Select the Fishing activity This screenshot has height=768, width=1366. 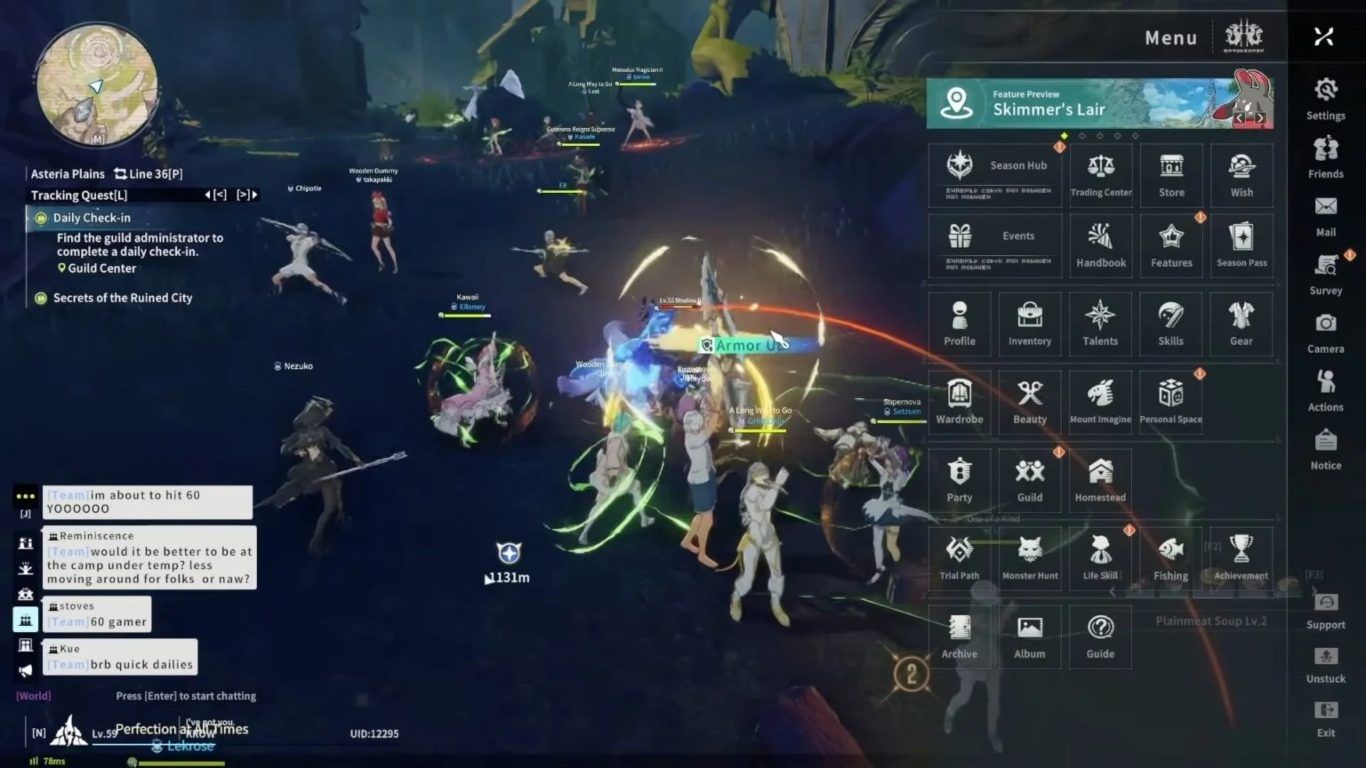1171,558
